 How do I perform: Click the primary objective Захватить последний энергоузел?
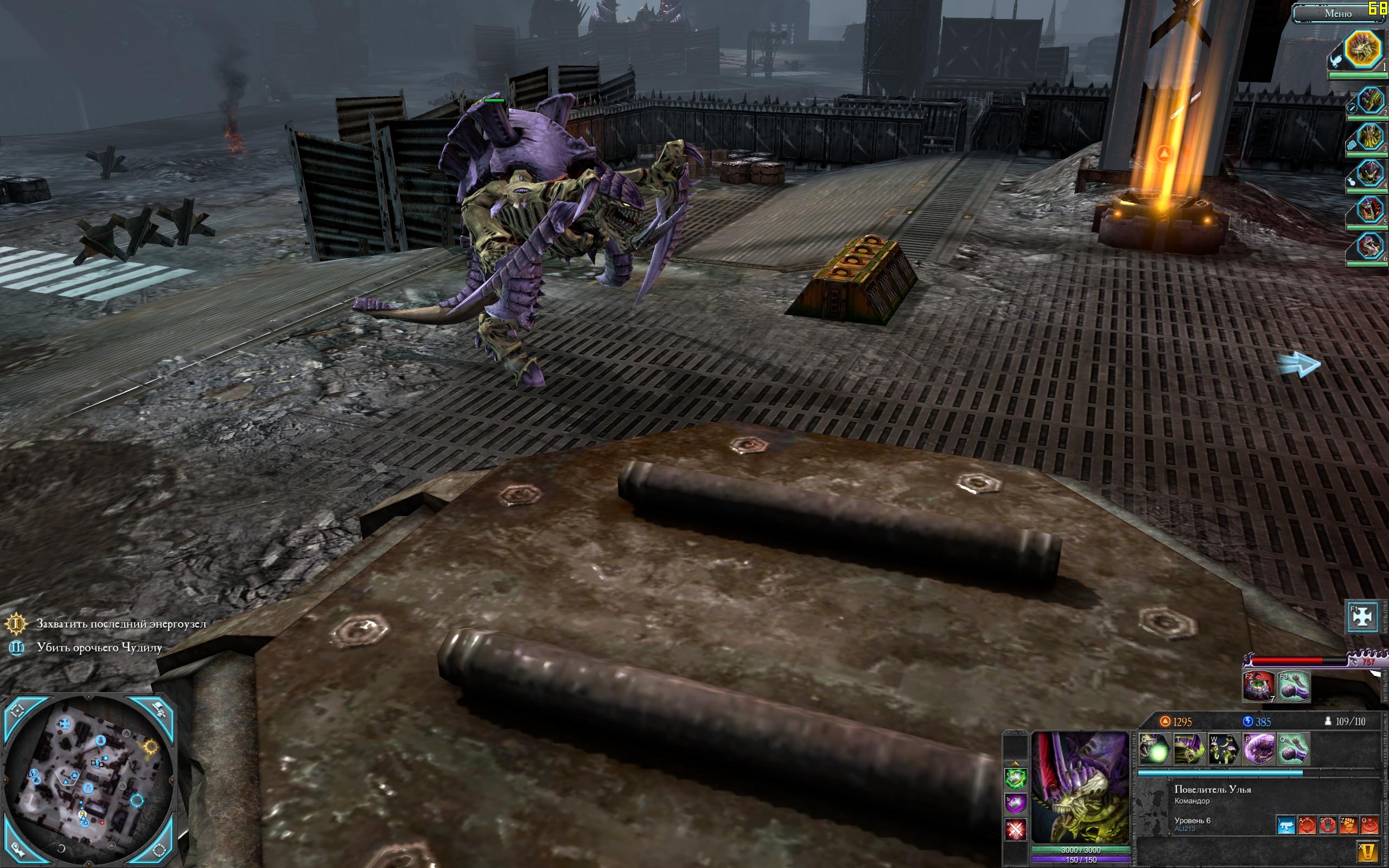click(x=121, y=623)
